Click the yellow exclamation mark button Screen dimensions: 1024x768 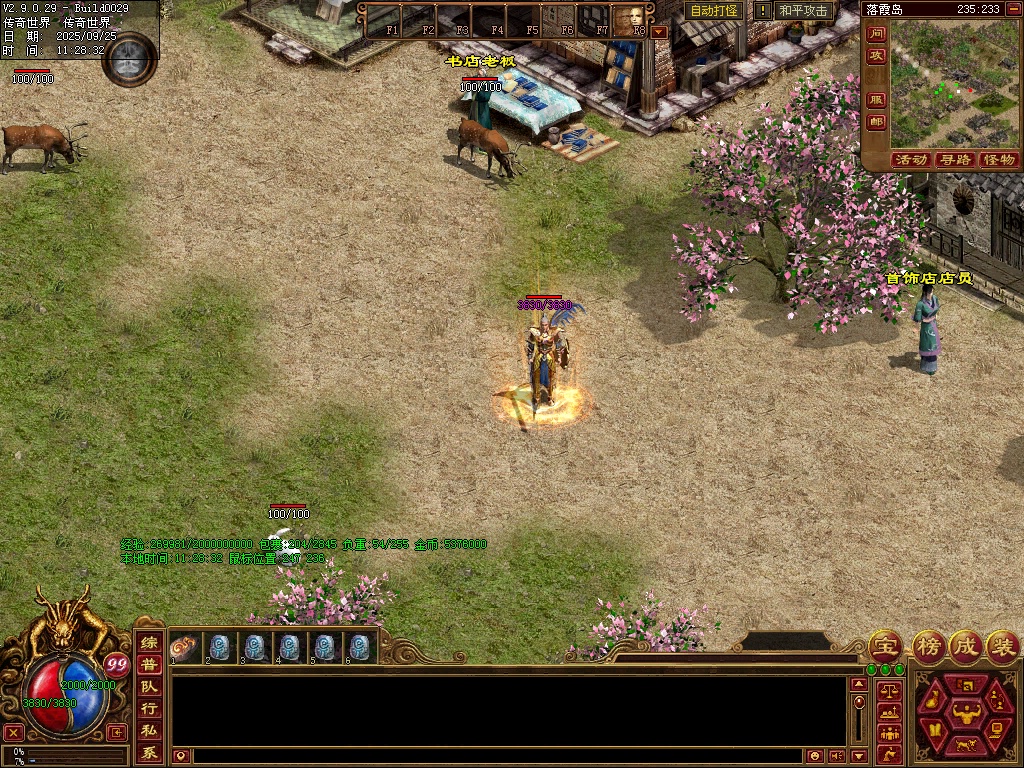[x=763, y=11]
